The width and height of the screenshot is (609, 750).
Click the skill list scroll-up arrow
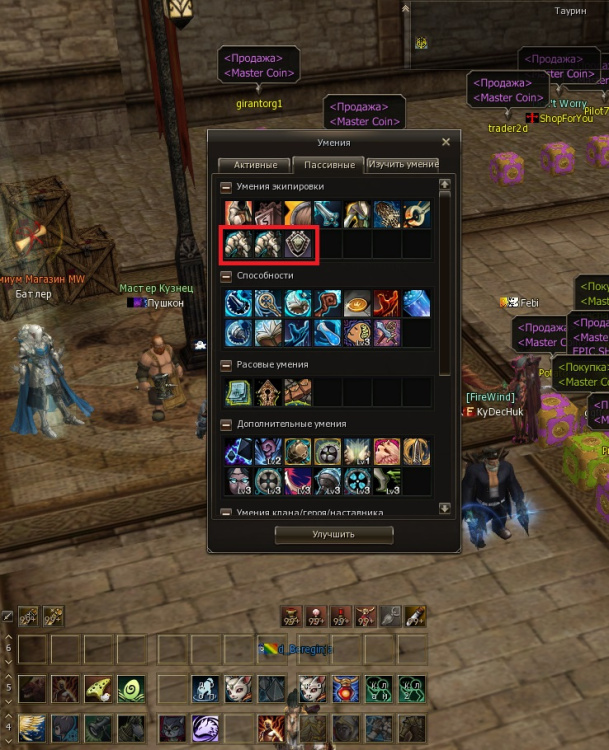click(x=445, y=184)
